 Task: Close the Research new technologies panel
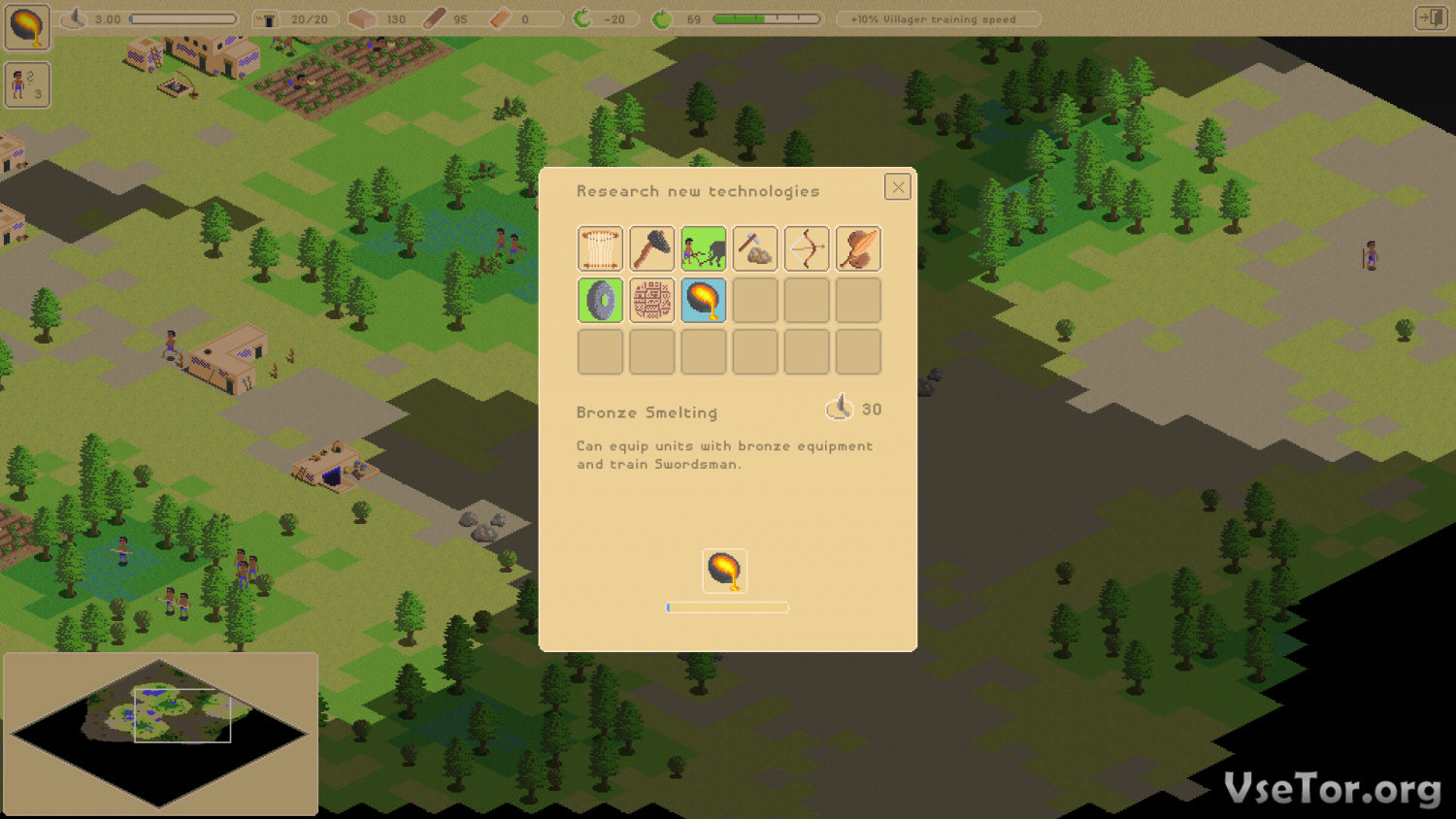point(897,187)
